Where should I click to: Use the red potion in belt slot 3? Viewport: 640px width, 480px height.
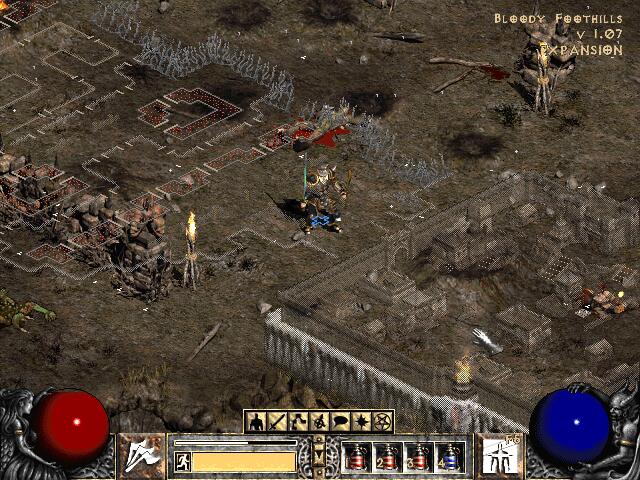coord(419,457)
